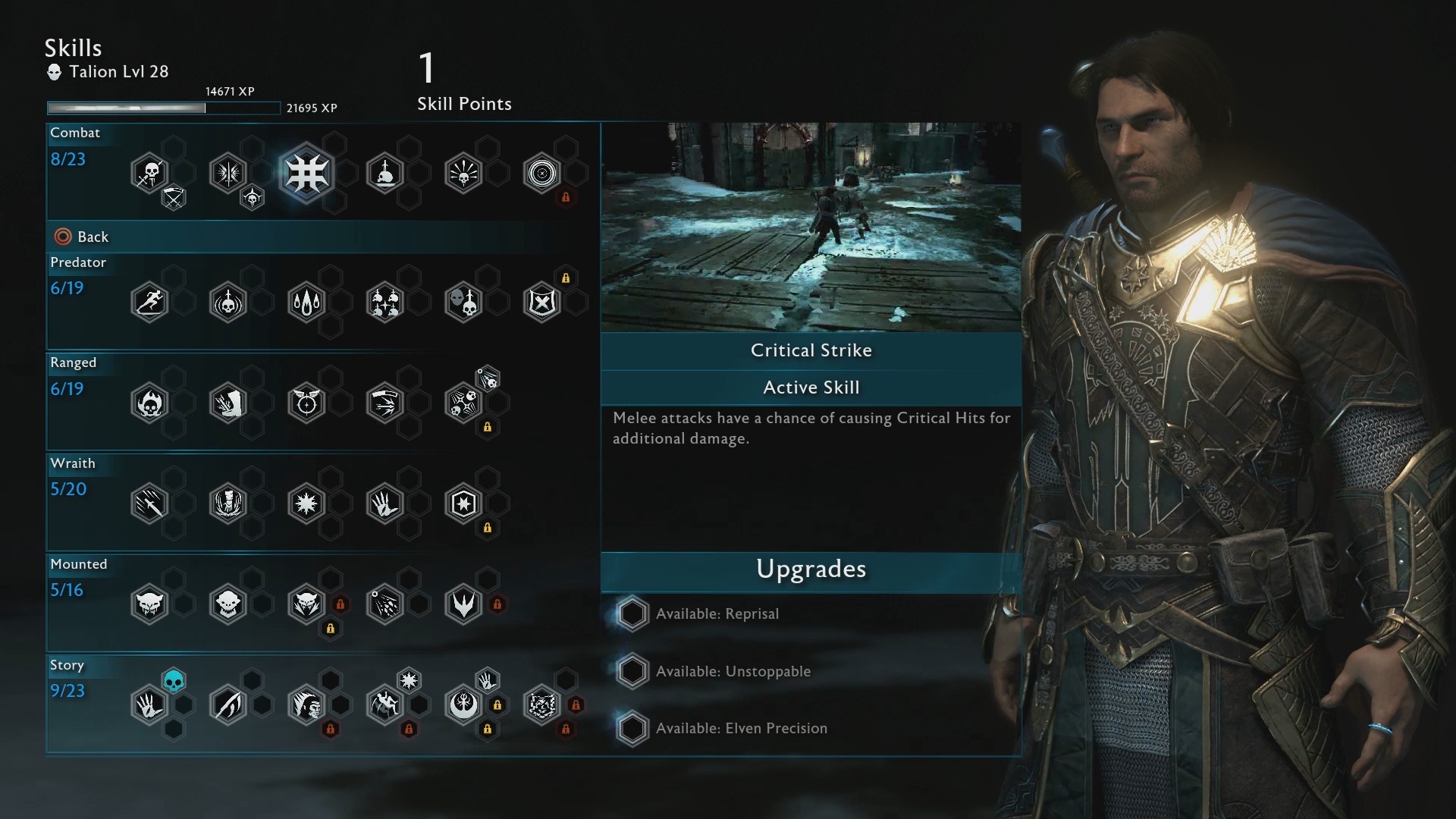Select the teal unlocked skull skill in Story row
The width and height of the screenshot is (1456, 819).
point(173,681)
